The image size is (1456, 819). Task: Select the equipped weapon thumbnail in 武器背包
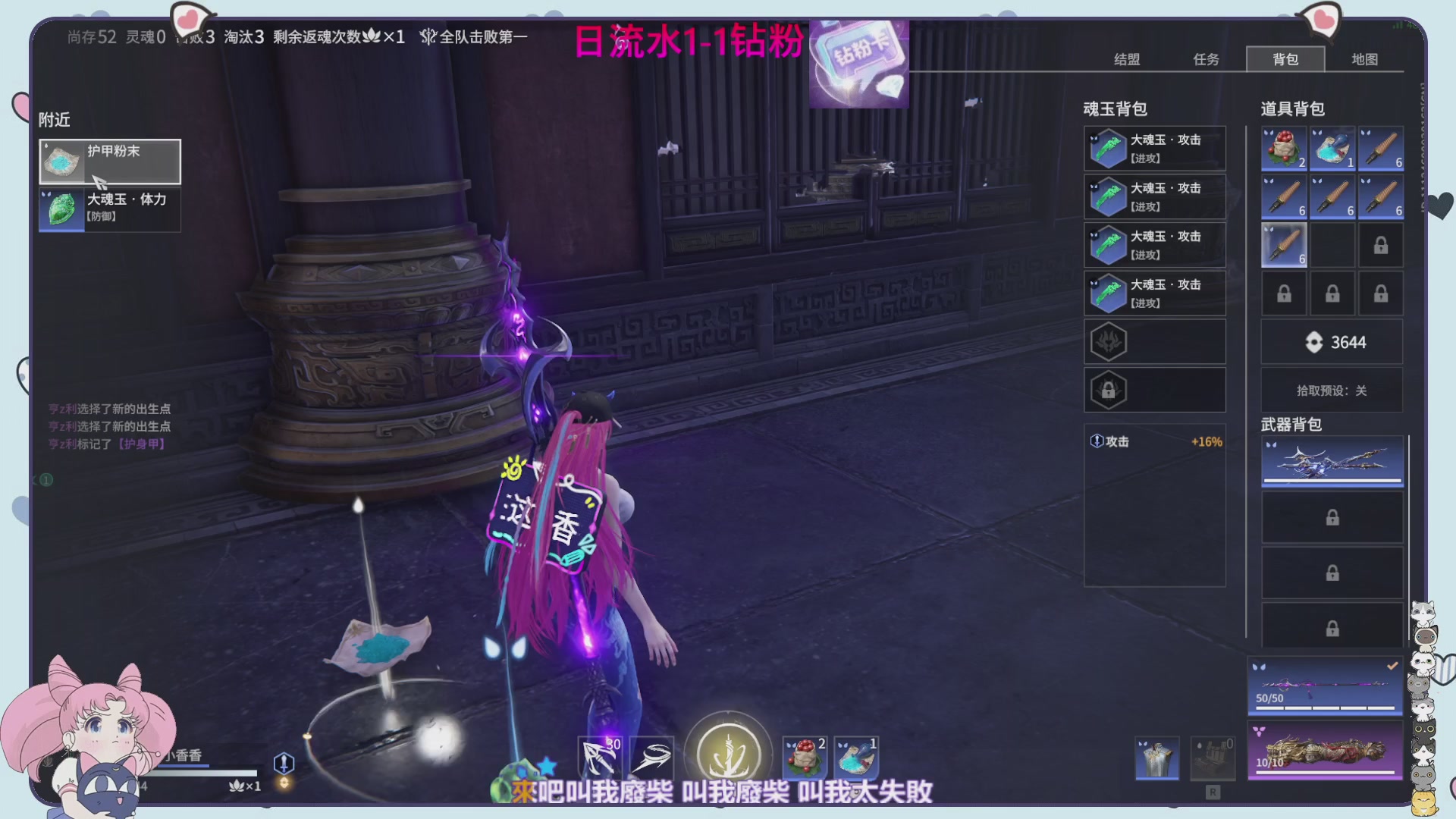coord(1332,461)
